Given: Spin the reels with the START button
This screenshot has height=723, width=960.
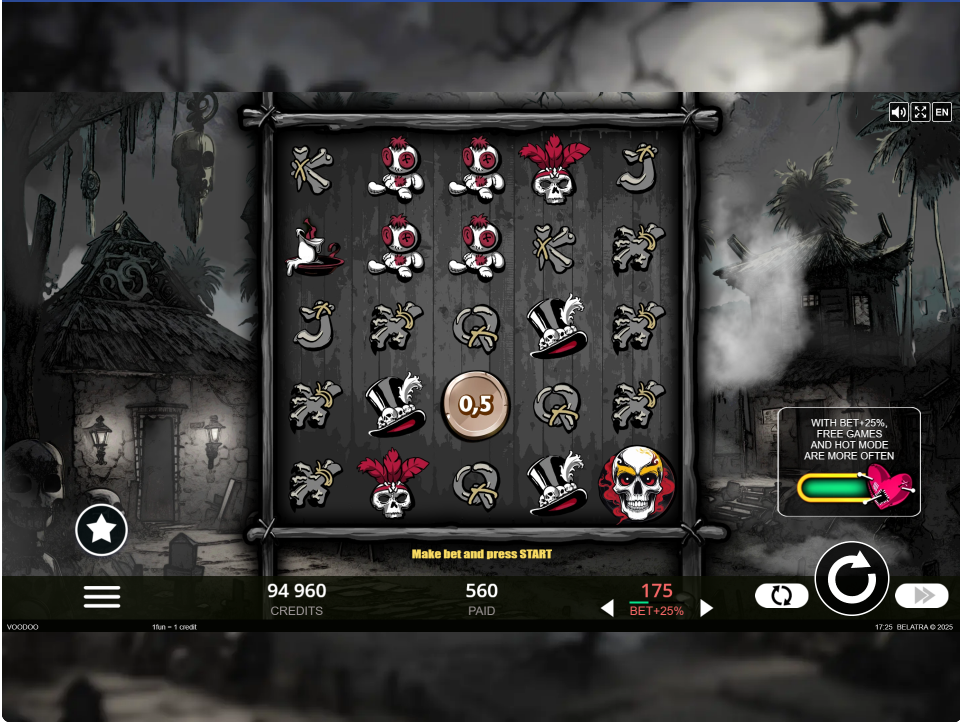Looking at the screenshot, I should coord(852,578).
